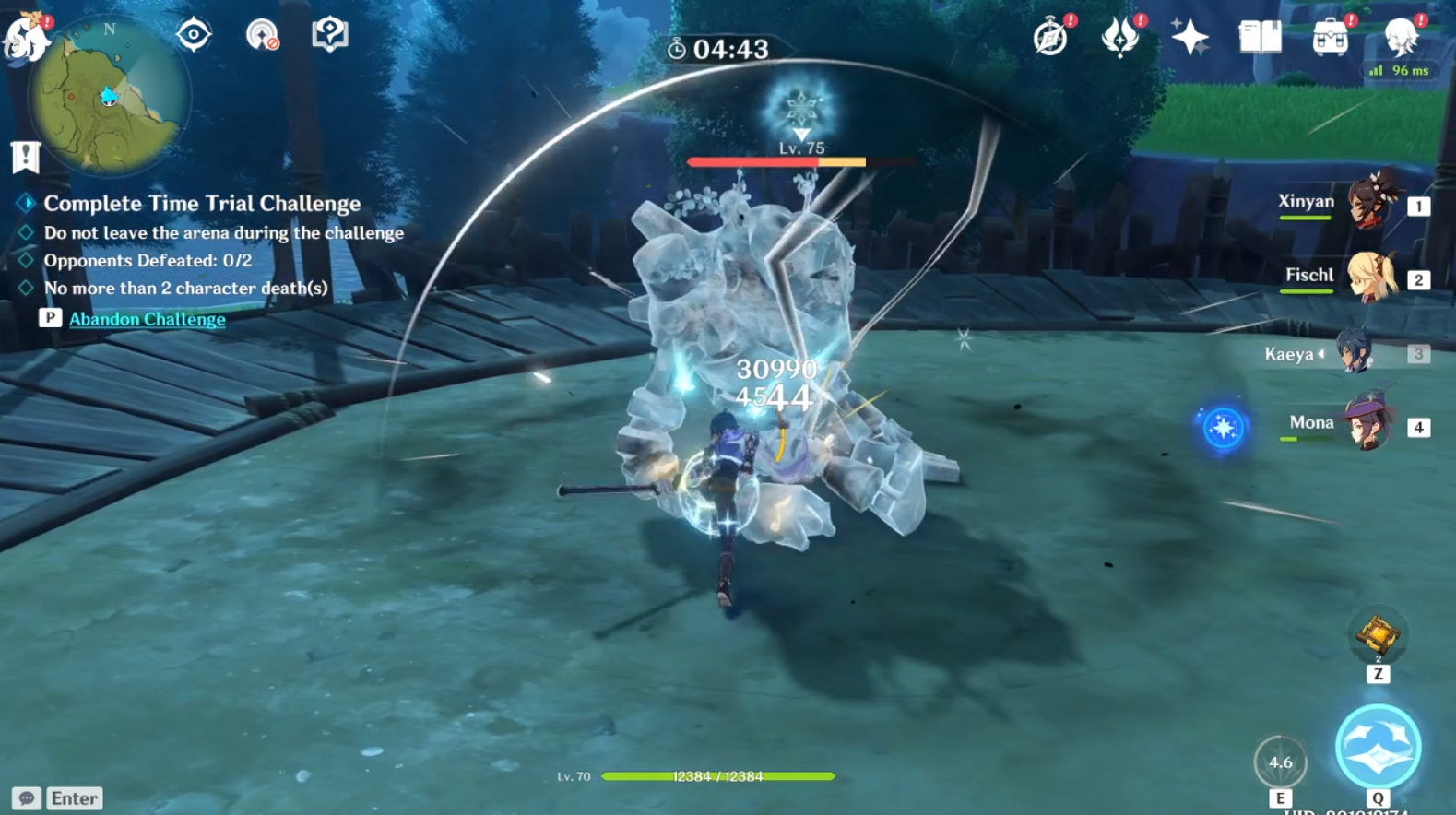Image resolution: width=1456 pixels, height=815 pixels.
Task: Open the inventory backpack icon
Action: (1330, 38)
